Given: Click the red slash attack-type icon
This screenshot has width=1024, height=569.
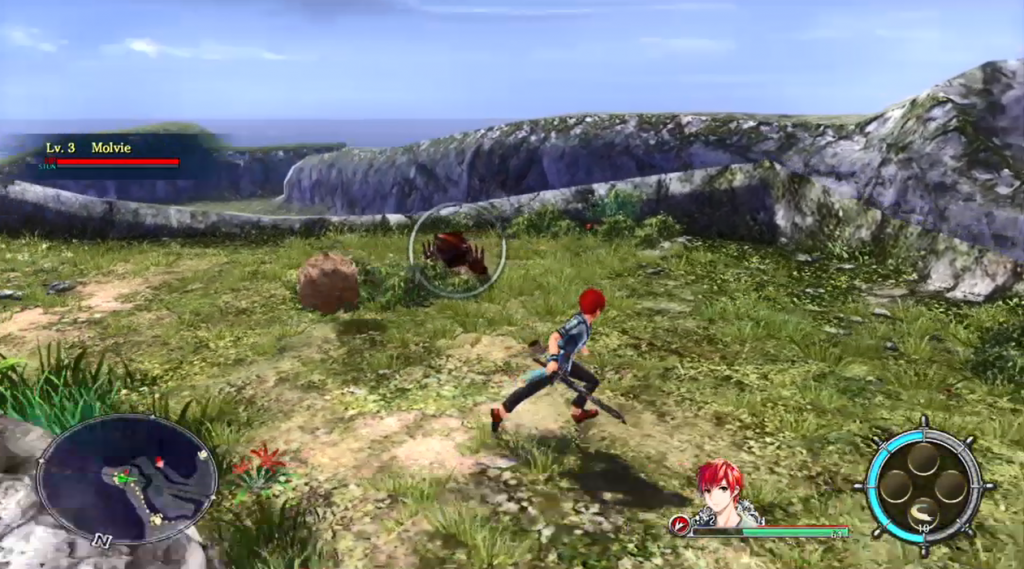Looking at the screenshot, I should click(681, 524).
